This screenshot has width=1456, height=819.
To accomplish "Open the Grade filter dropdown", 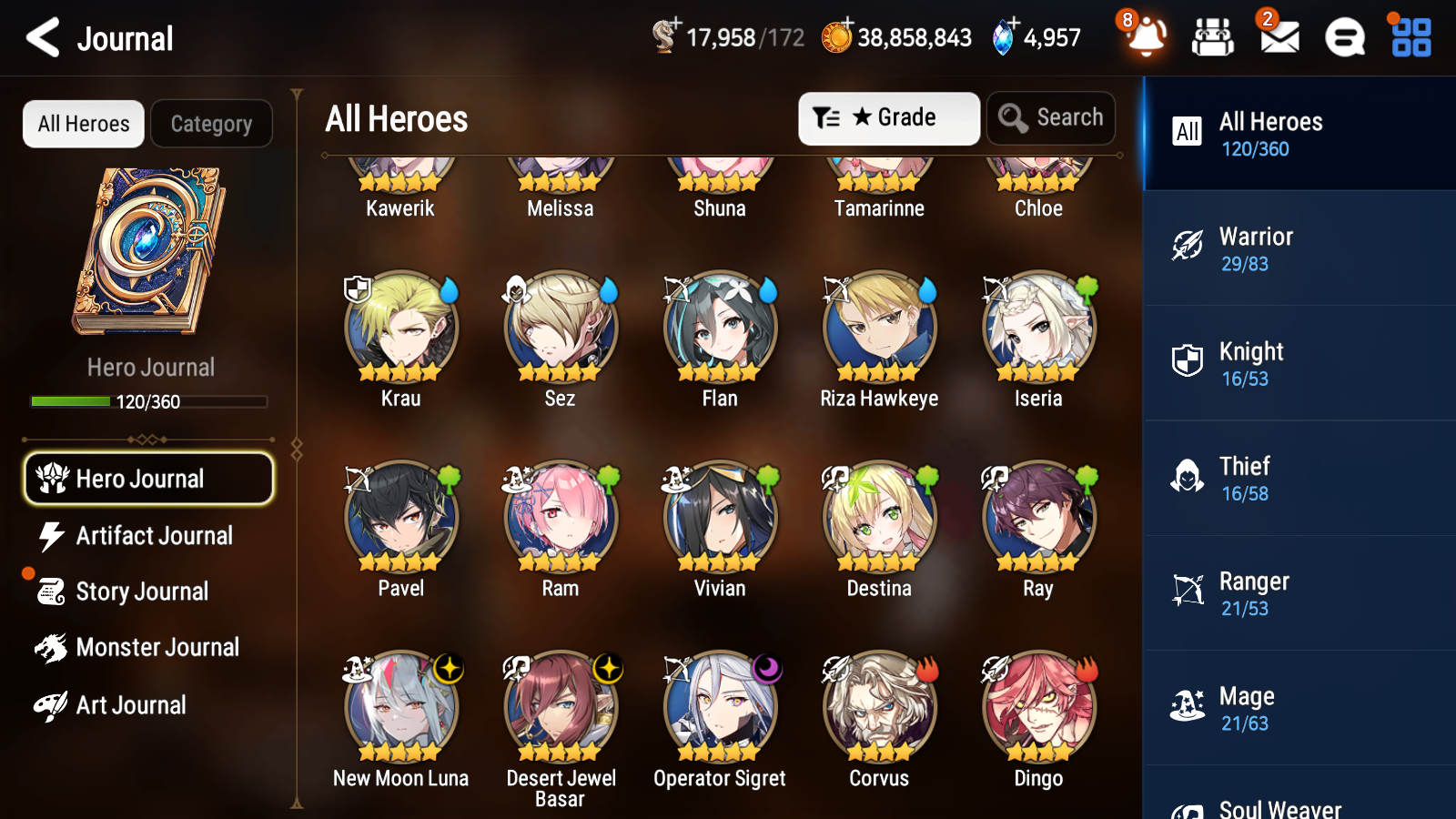I will point(888,117).
